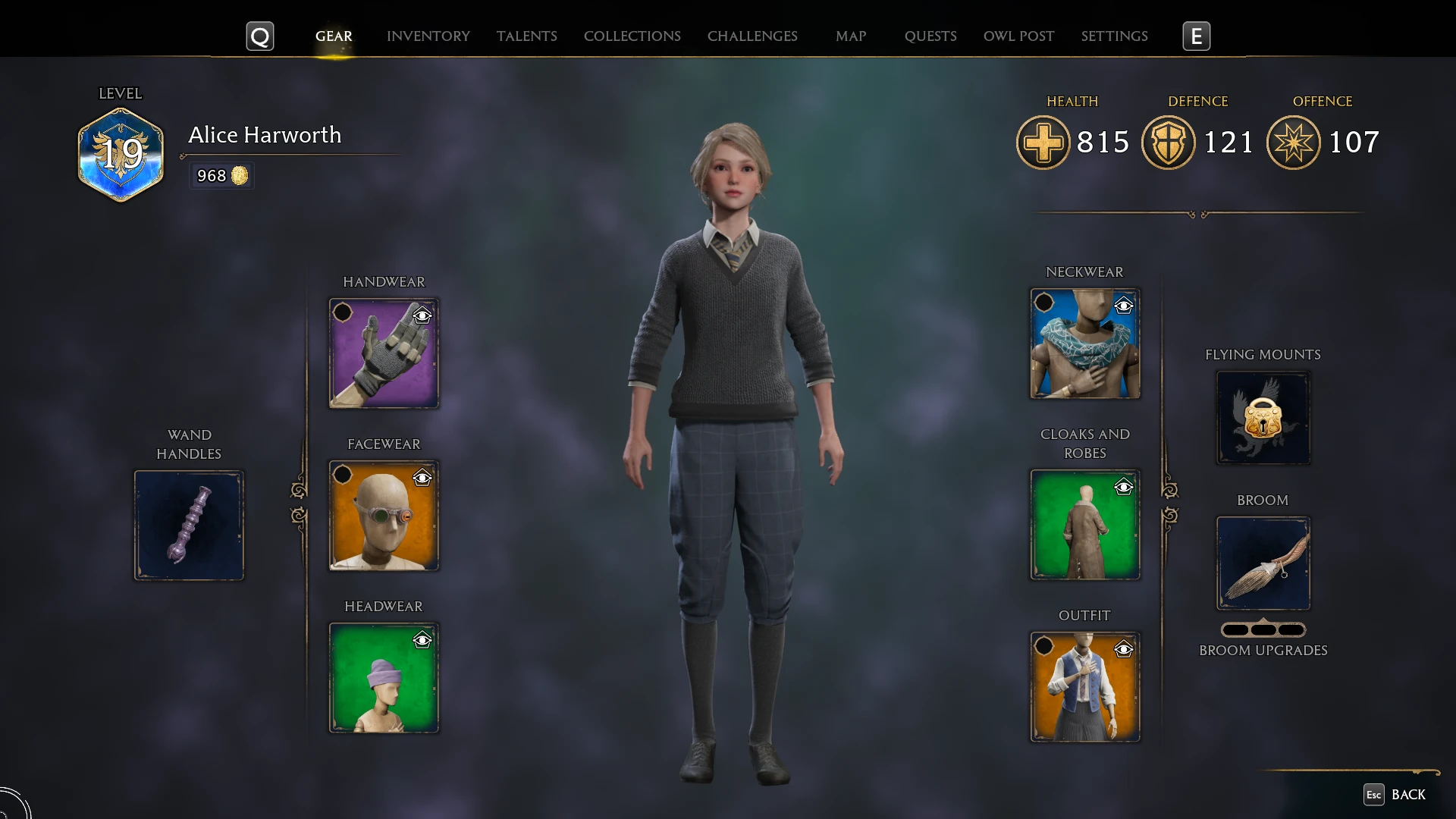Click the locked Flying Mounts slot
This screenshot has width=1456, height=819.
pos(1263,417)
